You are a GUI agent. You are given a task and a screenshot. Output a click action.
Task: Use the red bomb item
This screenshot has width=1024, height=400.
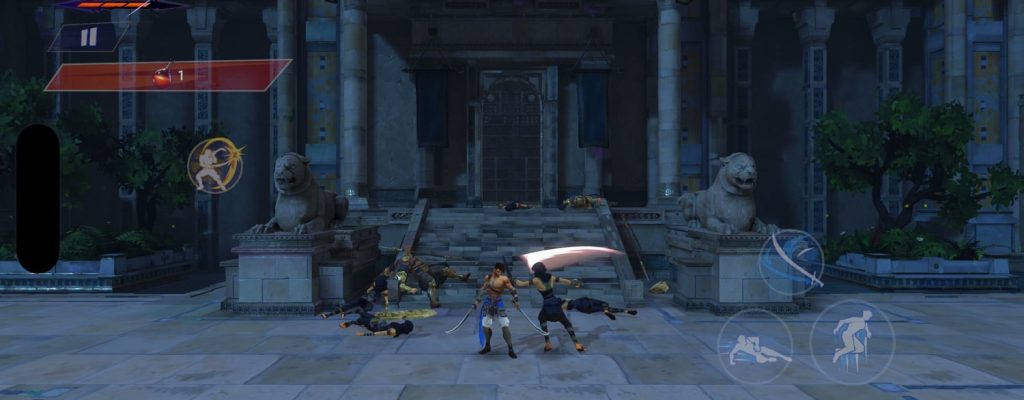pos(162,75)
